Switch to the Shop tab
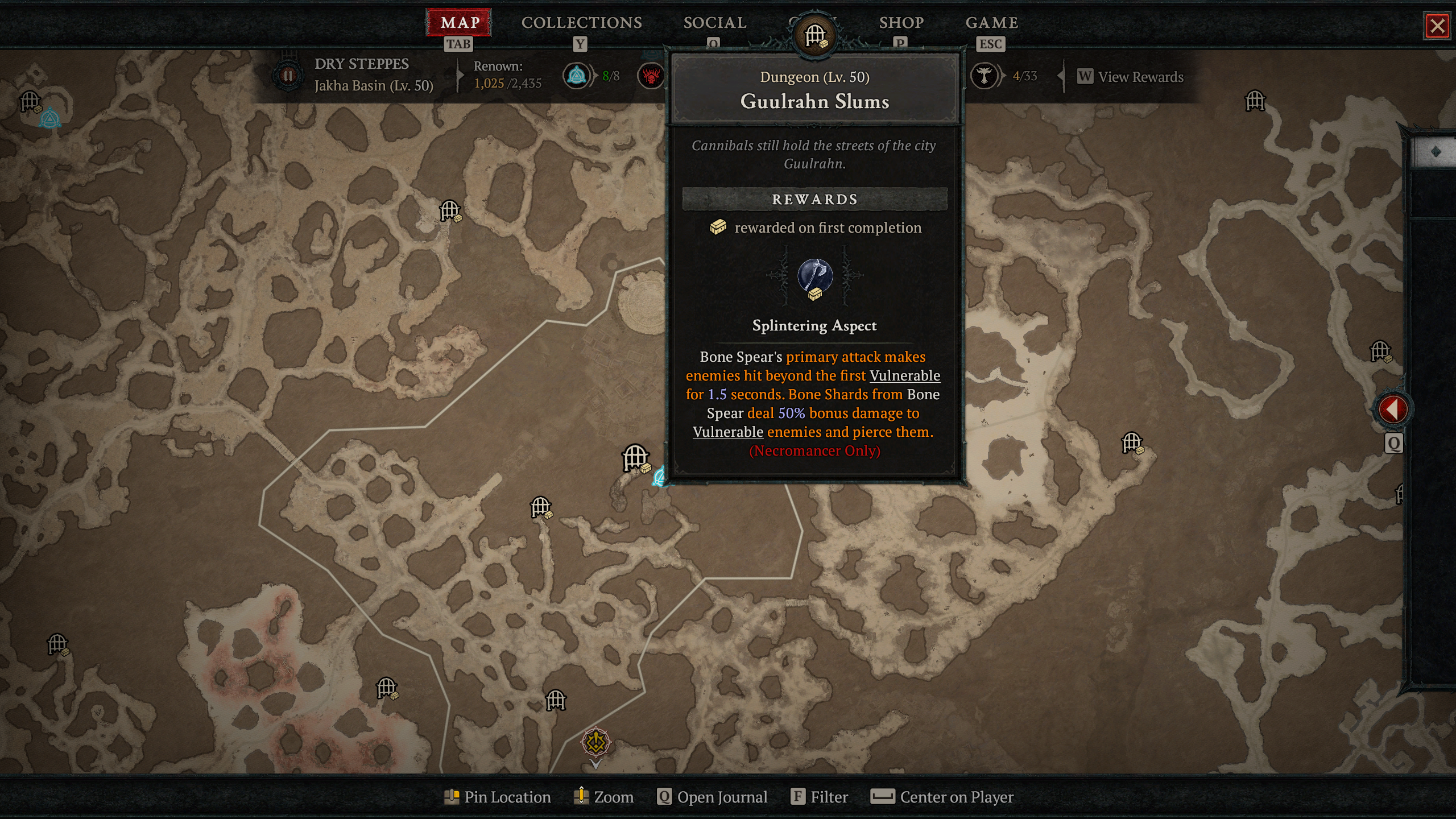 [901, 23]
